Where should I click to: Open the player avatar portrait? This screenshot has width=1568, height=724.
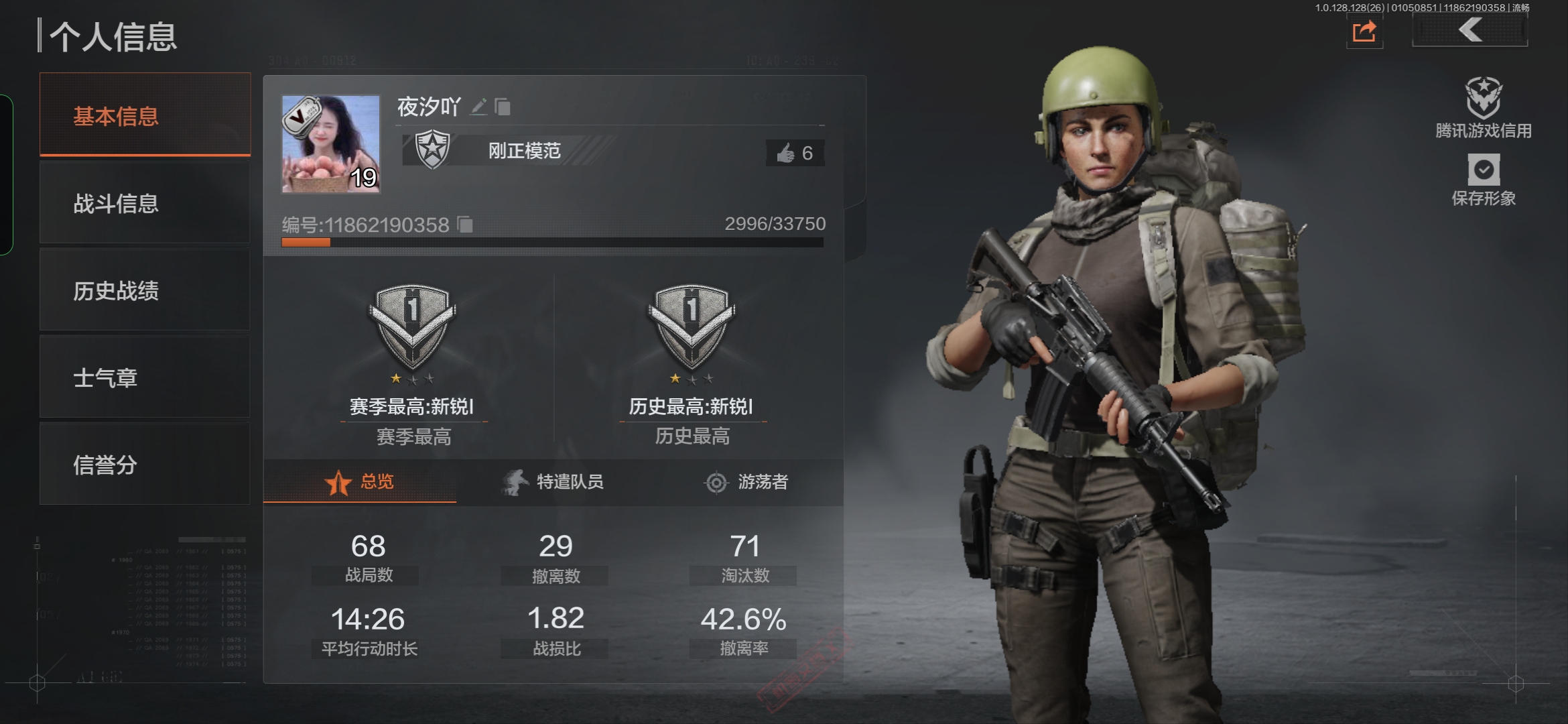(330, 143)
